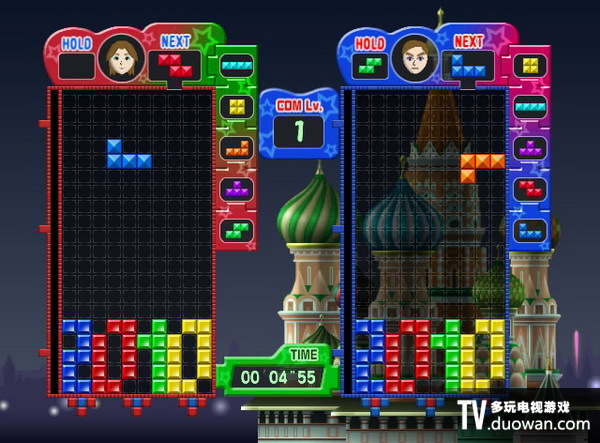The width and height of the screenshot is (600, 443).
Task: Select the yellow O piece in right queue
Action: [530, 64]
